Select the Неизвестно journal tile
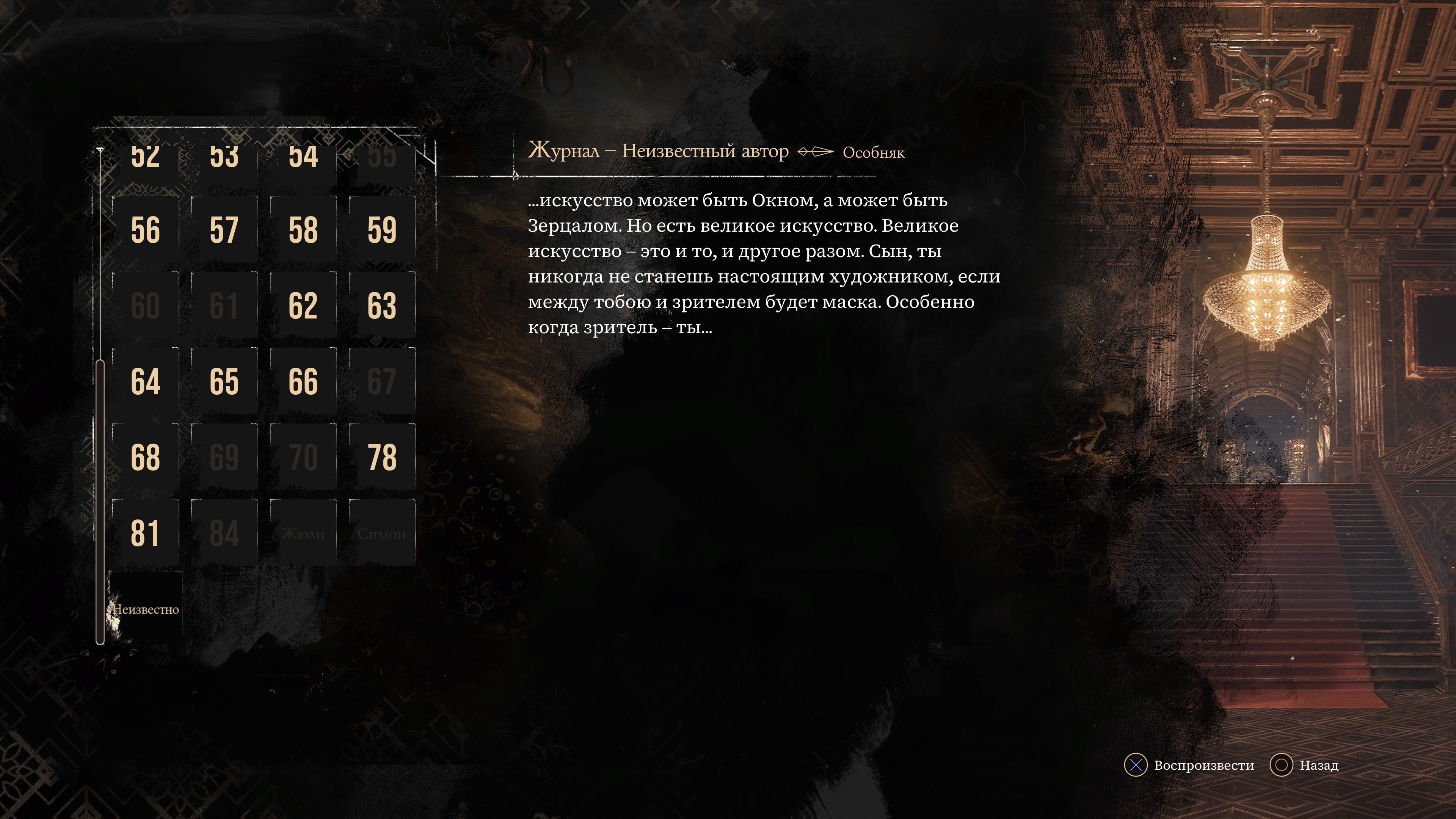Screen dimensions: 1456x819 145,609
